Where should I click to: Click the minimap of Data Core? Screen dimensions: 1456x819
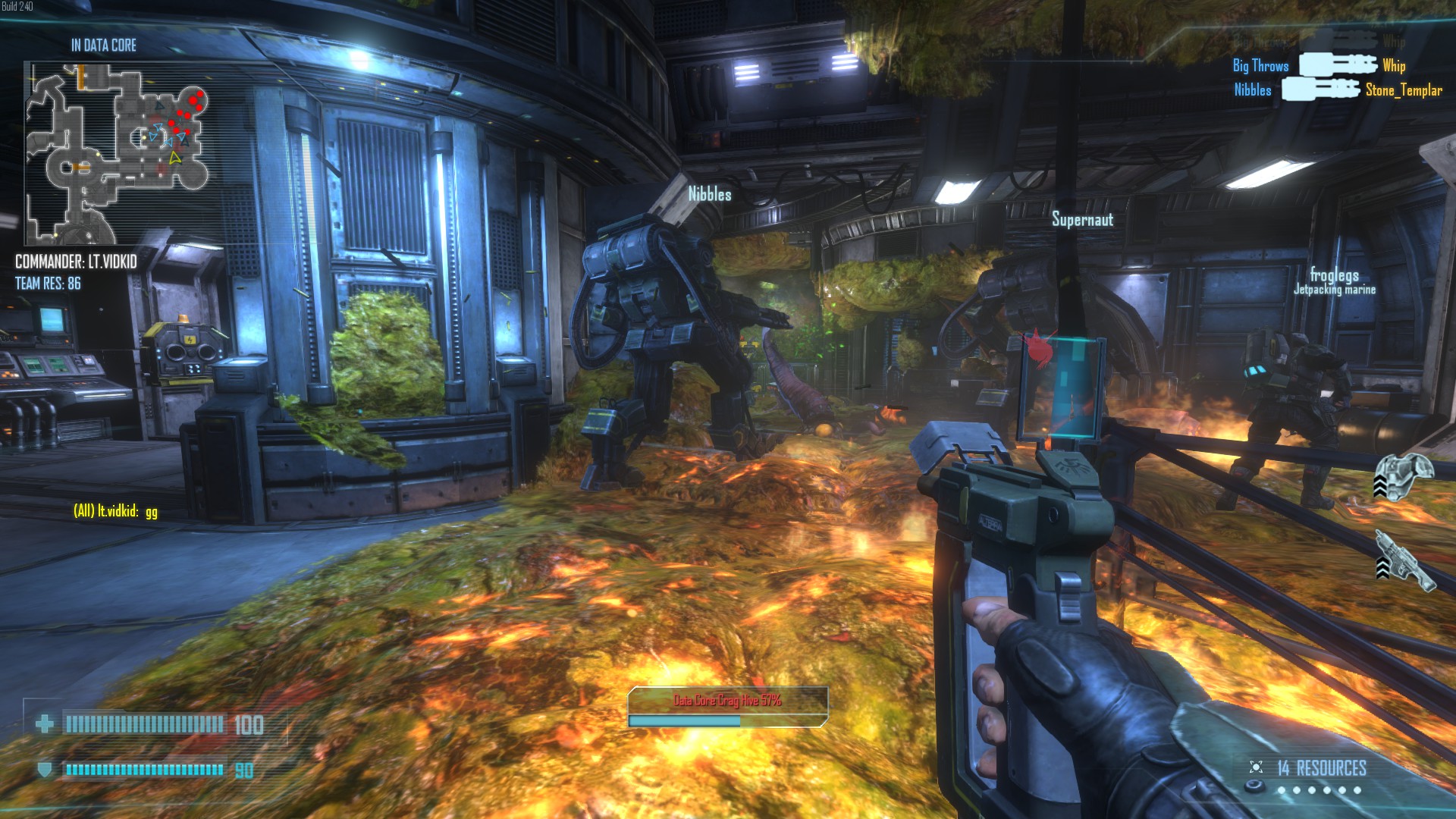[x=118, y=152]
